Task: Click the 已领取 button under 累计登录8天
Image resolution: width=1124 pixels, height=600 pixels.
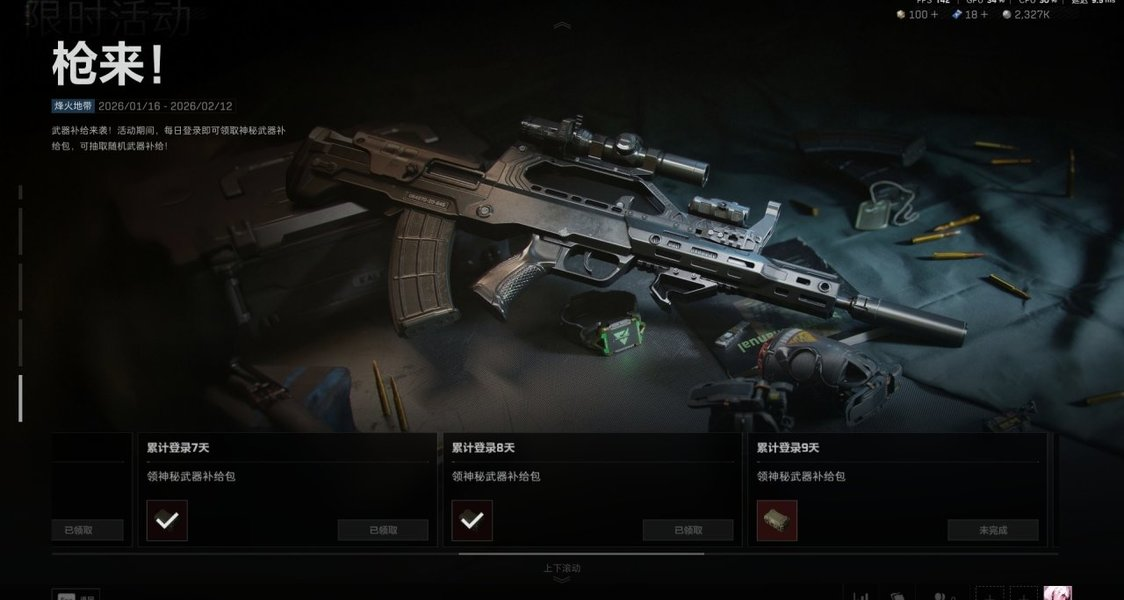Action: pos(688,530)
